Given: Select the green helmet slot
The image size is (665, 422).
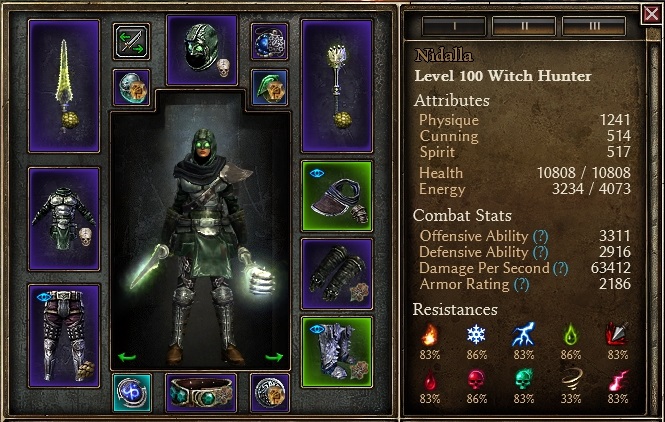Looking at the screenshot, I should coord(201,49).
